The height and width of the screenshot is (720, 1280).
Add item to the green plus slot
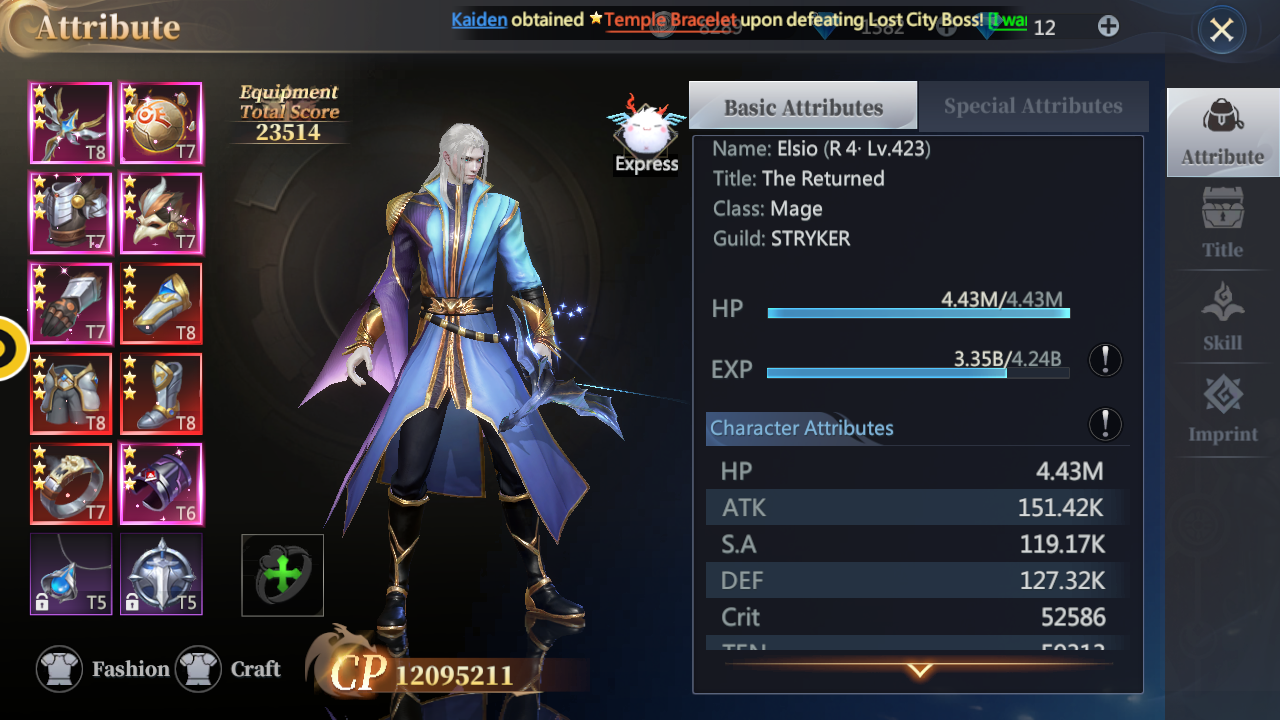click(283, 575)
